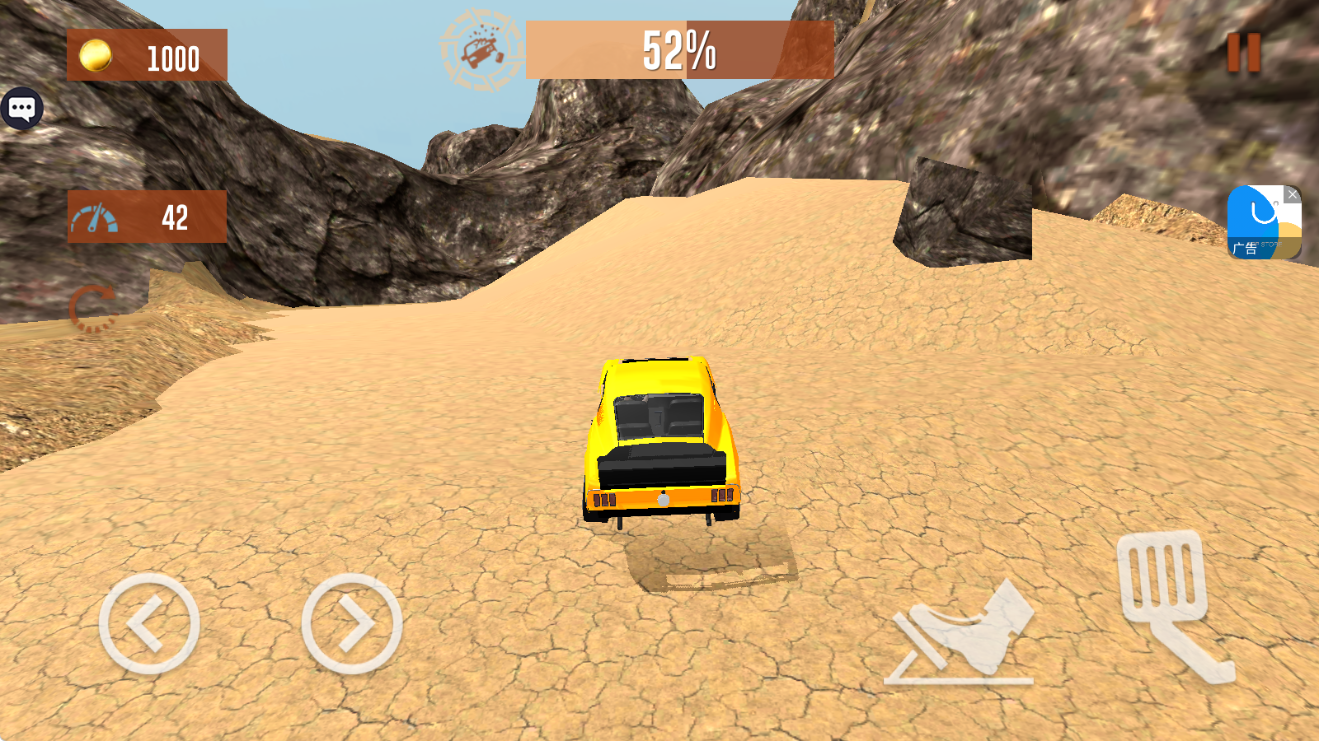Tap the brake pedal

coord(961,635)
